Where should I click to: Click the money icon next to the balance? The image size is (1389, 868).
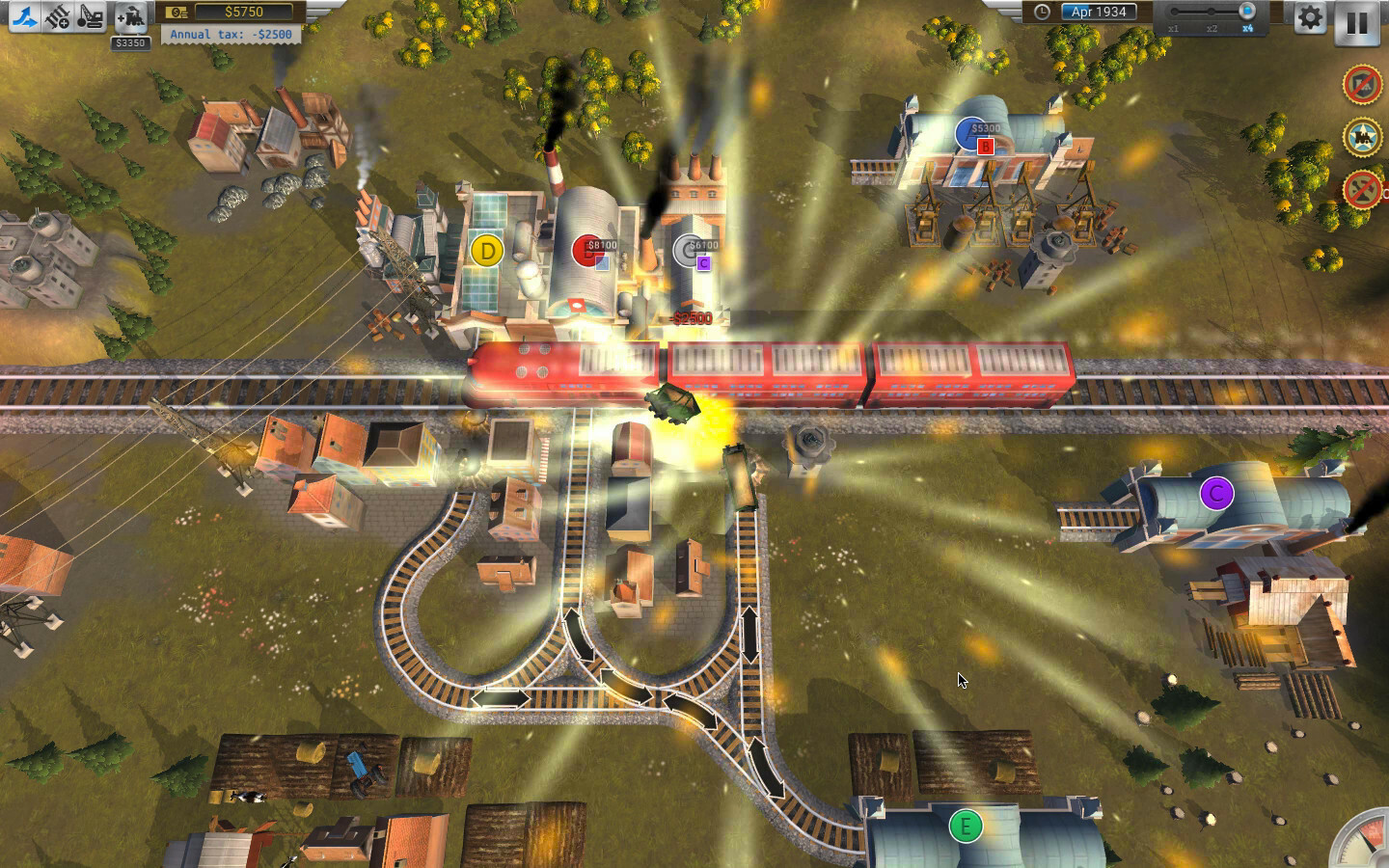click(x=177, y=11)
